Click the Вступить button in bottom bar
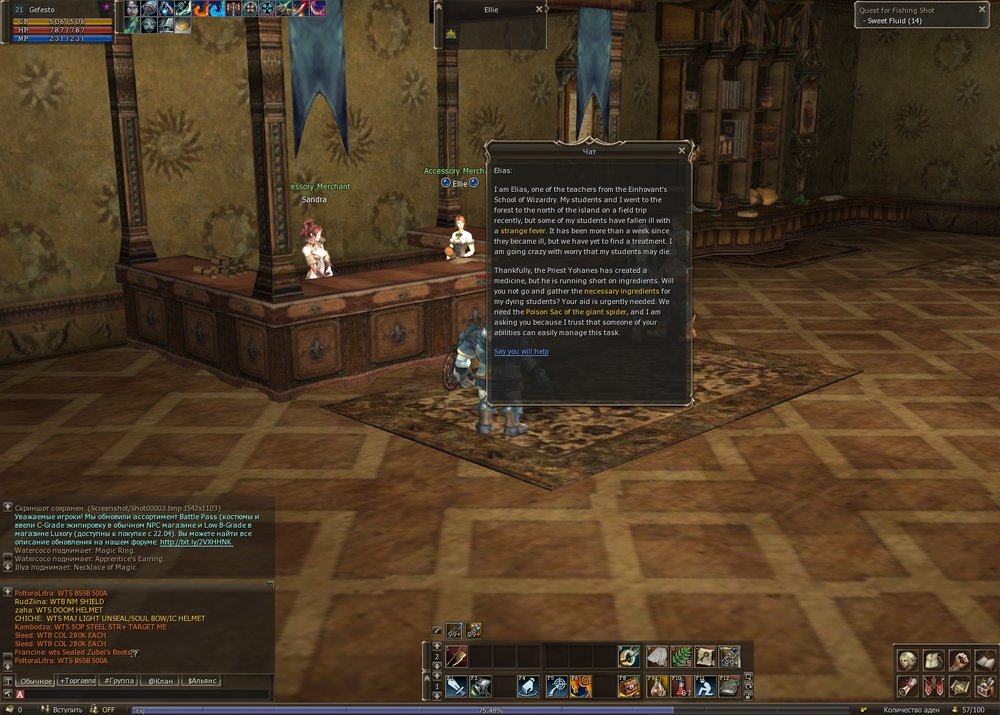The image size is (1000, 715). tap(68, 709)
